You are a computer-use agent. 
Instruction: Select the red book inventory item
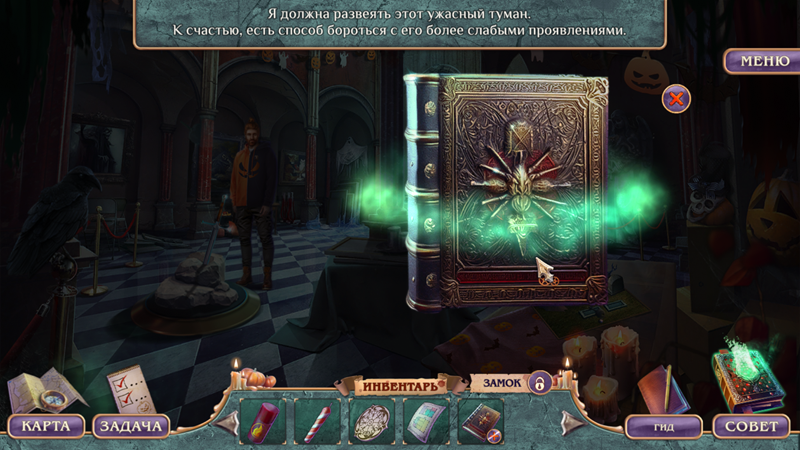pyautogui.click(x=480, y=421)
